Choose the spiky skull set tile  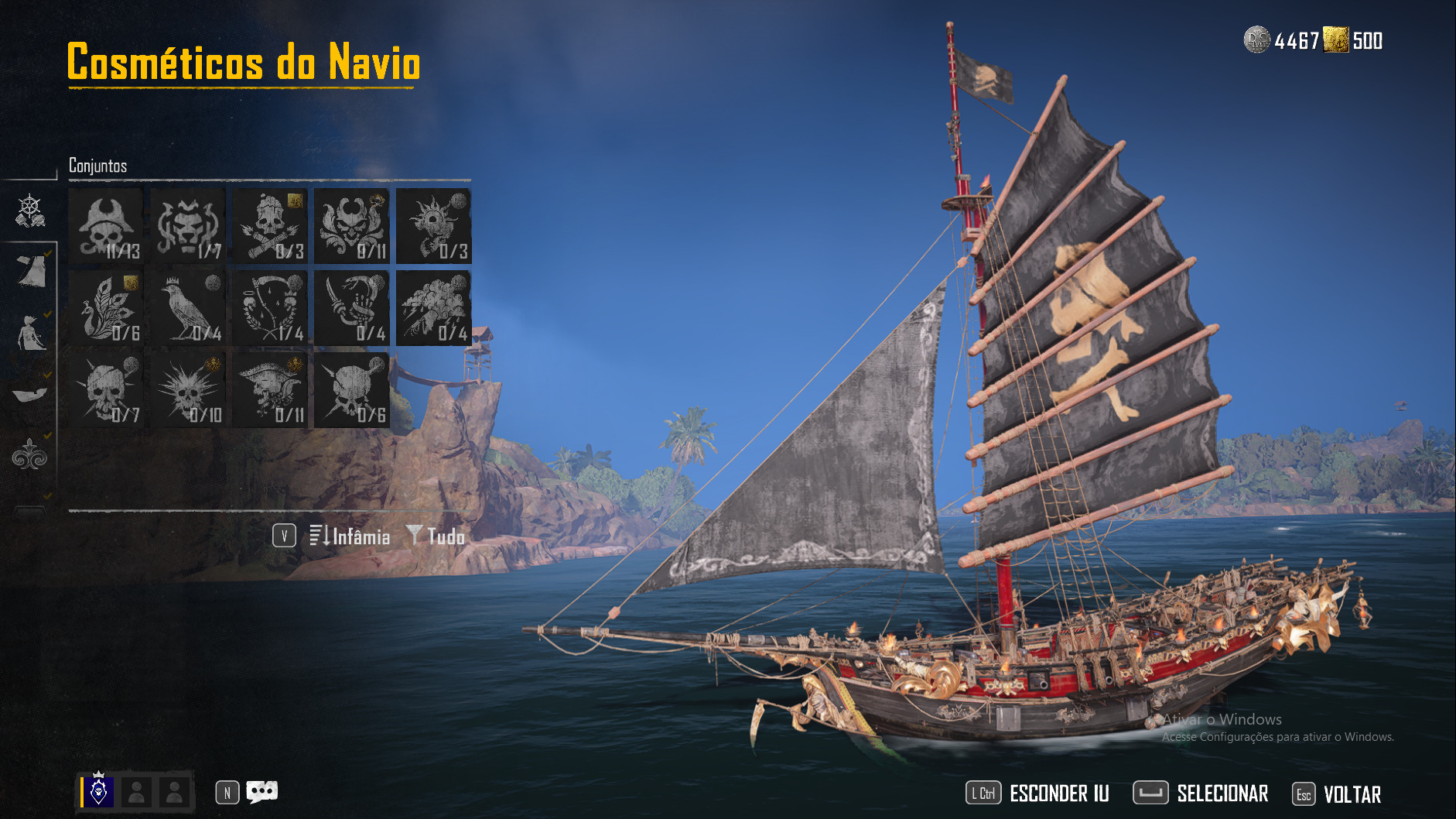[188, 390]
